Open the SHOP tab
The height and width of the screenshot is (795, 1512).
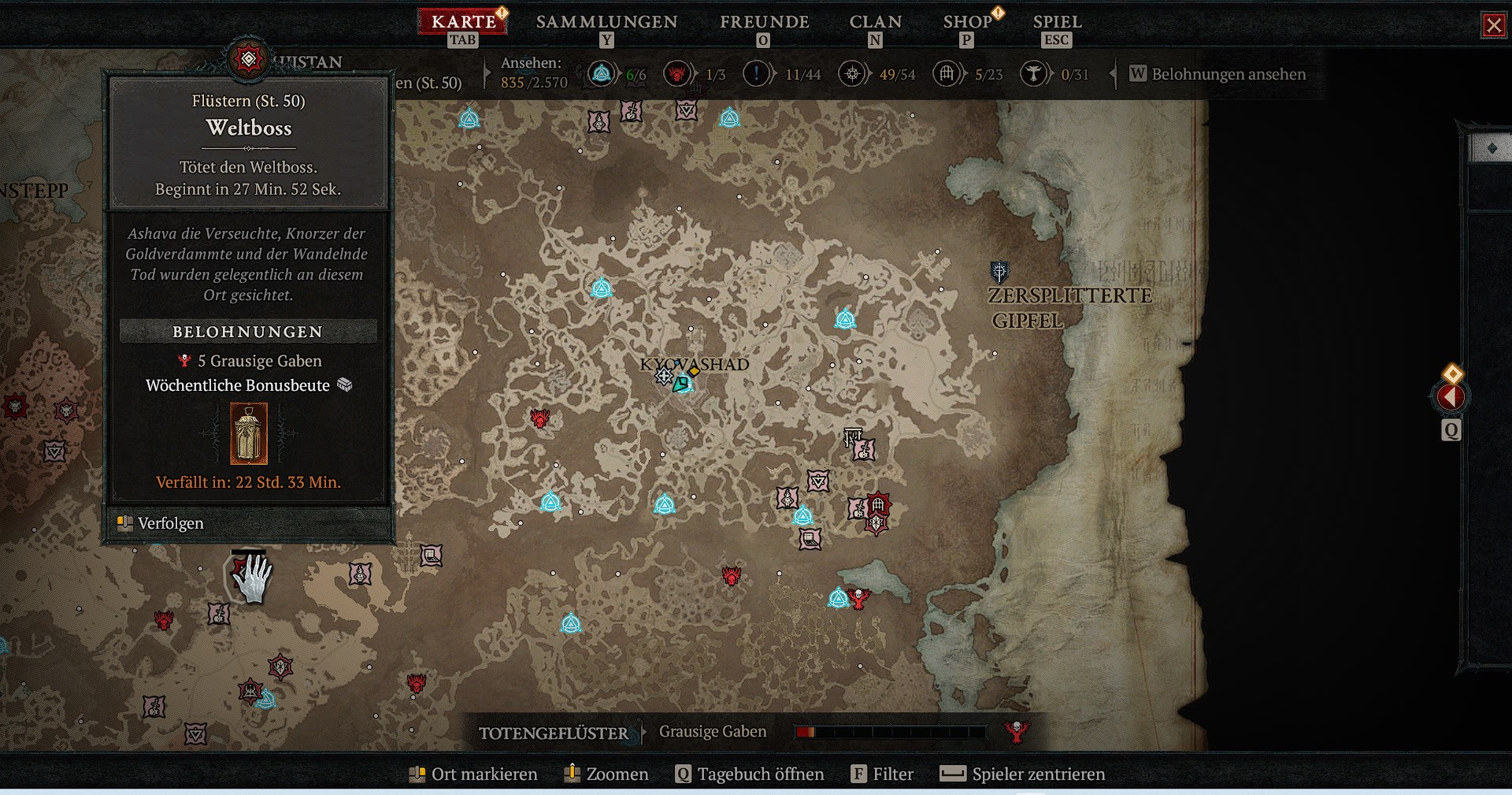[x=967, y=22]
